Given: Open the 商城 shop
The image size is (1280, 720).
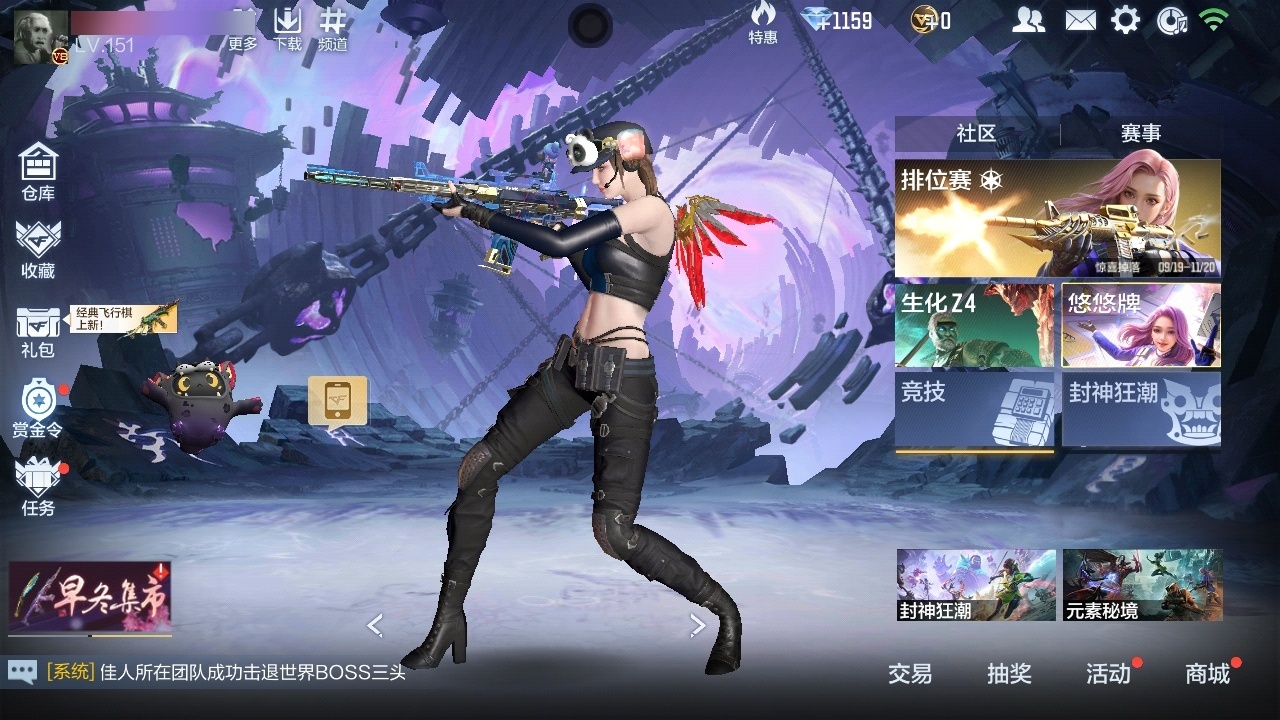Looking at the screenshot, I should pyautogui.click(x=1207, y=674).
